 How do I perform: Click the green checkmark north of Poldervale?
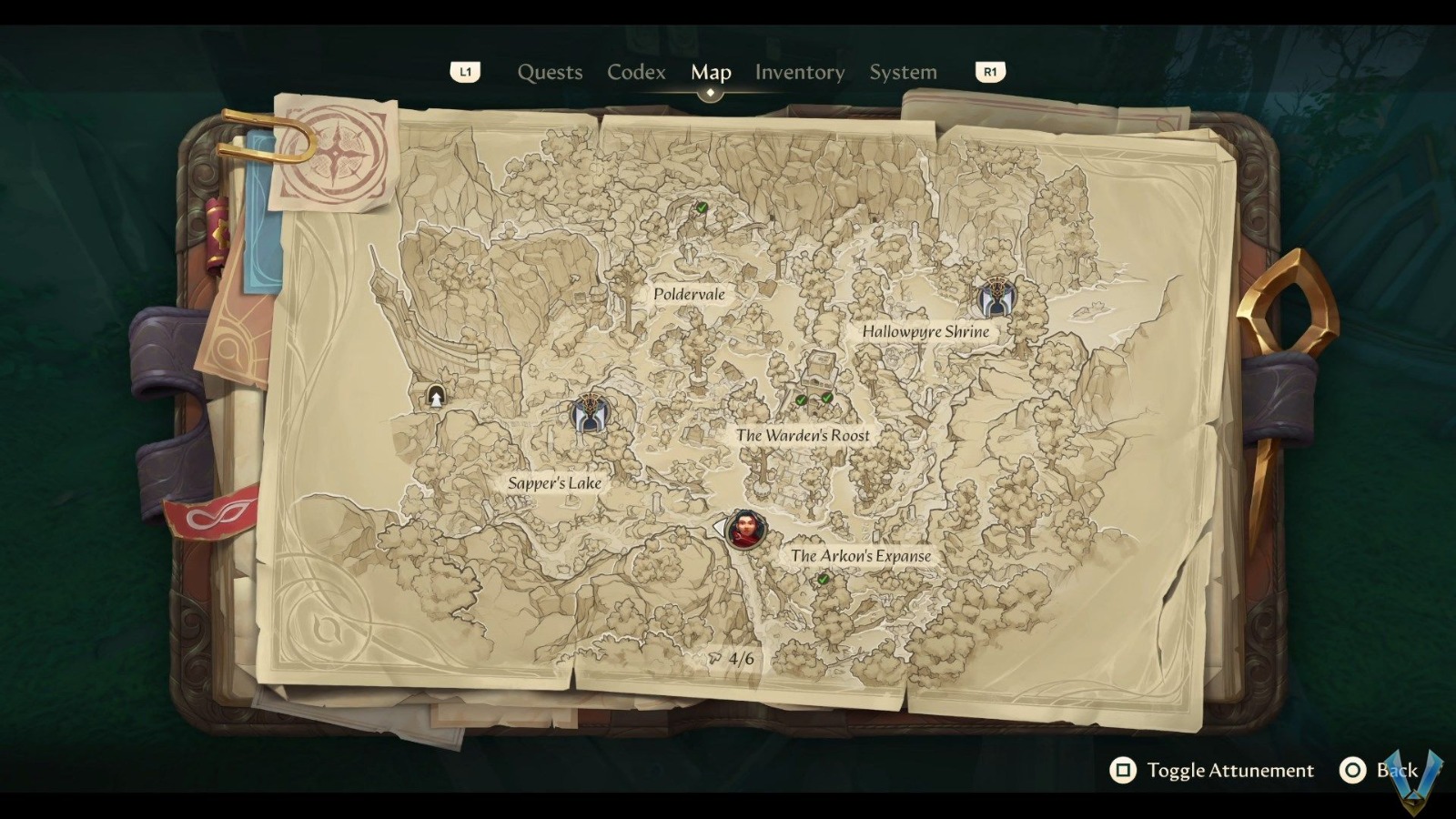coord(701,207)
